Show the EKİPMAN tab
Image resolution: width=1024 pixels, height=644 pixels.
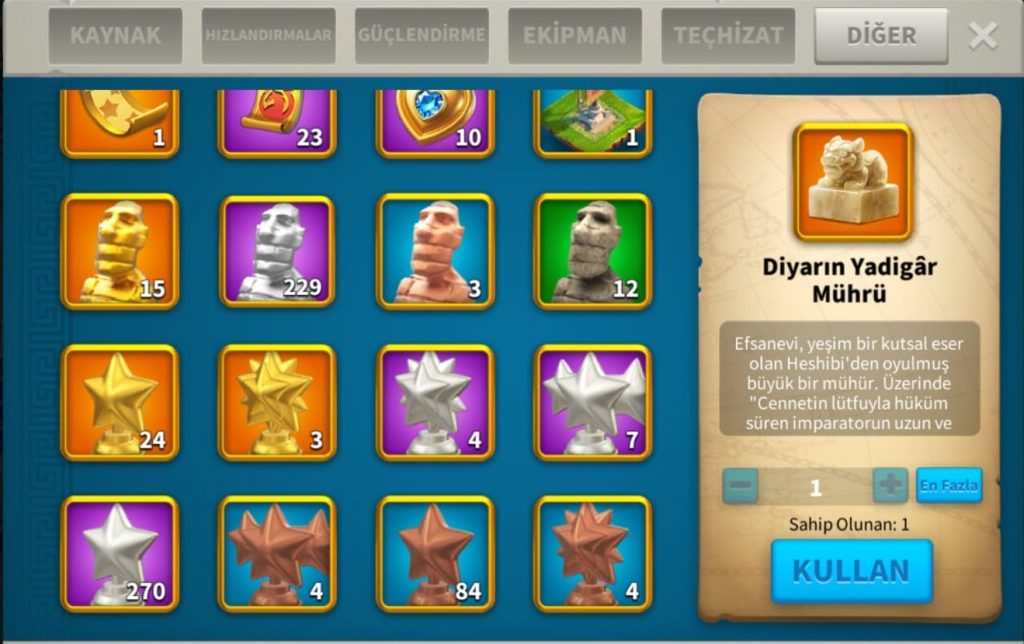pos(574,36)
